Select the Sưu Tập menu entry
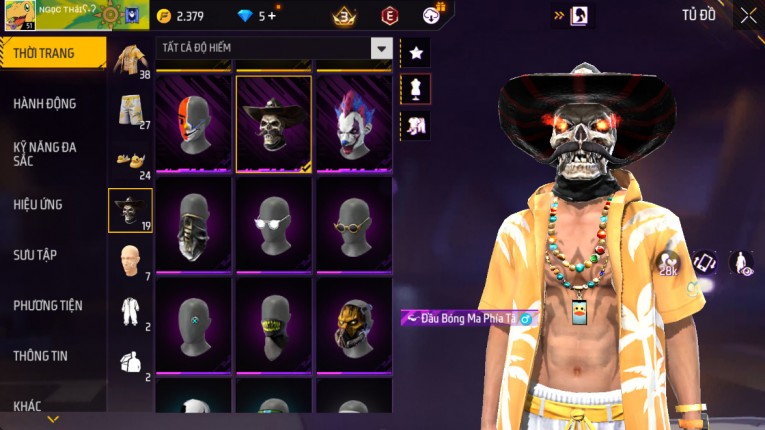765x430 pixels. (x=35, y=255)
